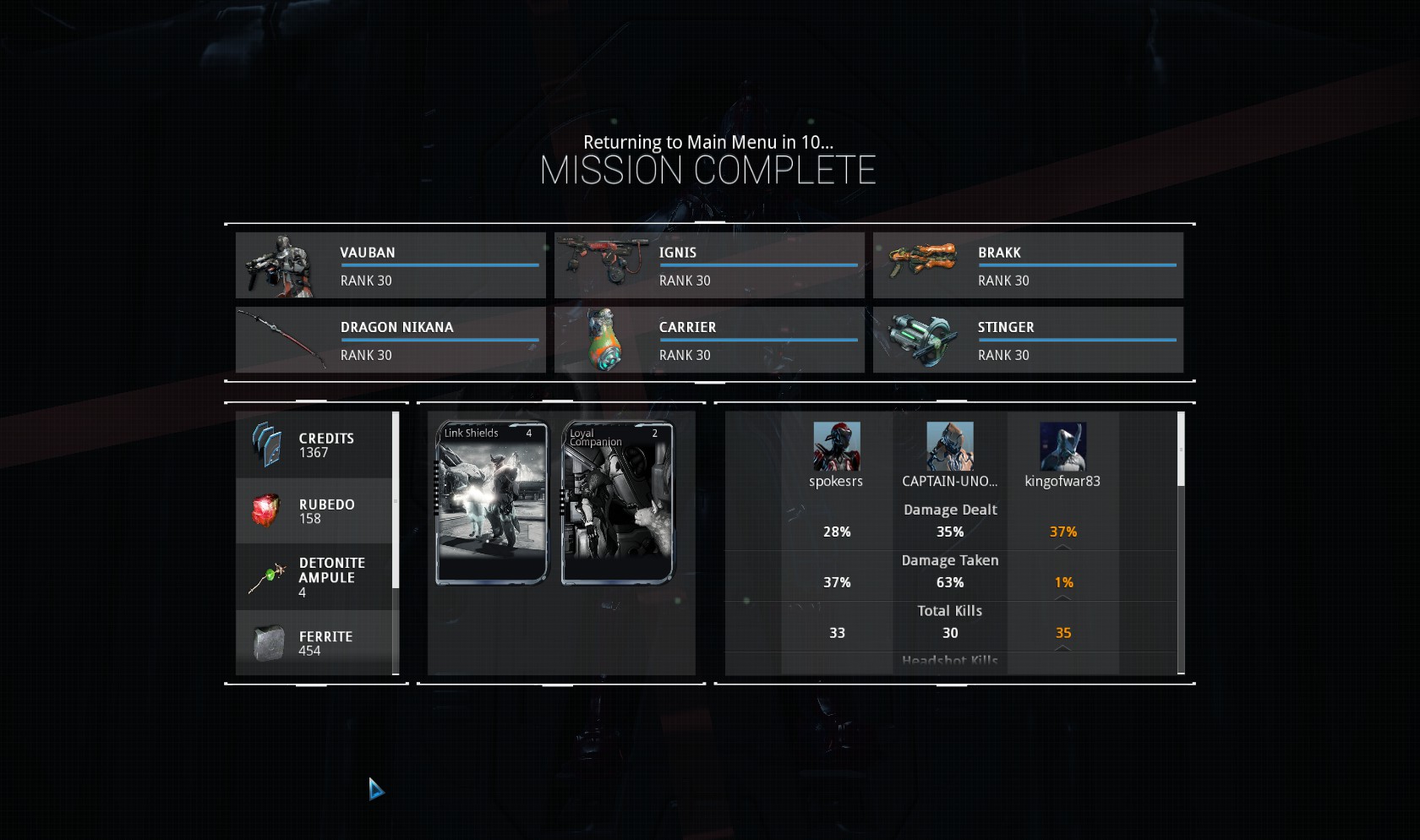Click kingofwar83 player avatar
The image size is (1420, 840).
[1062, 446]
